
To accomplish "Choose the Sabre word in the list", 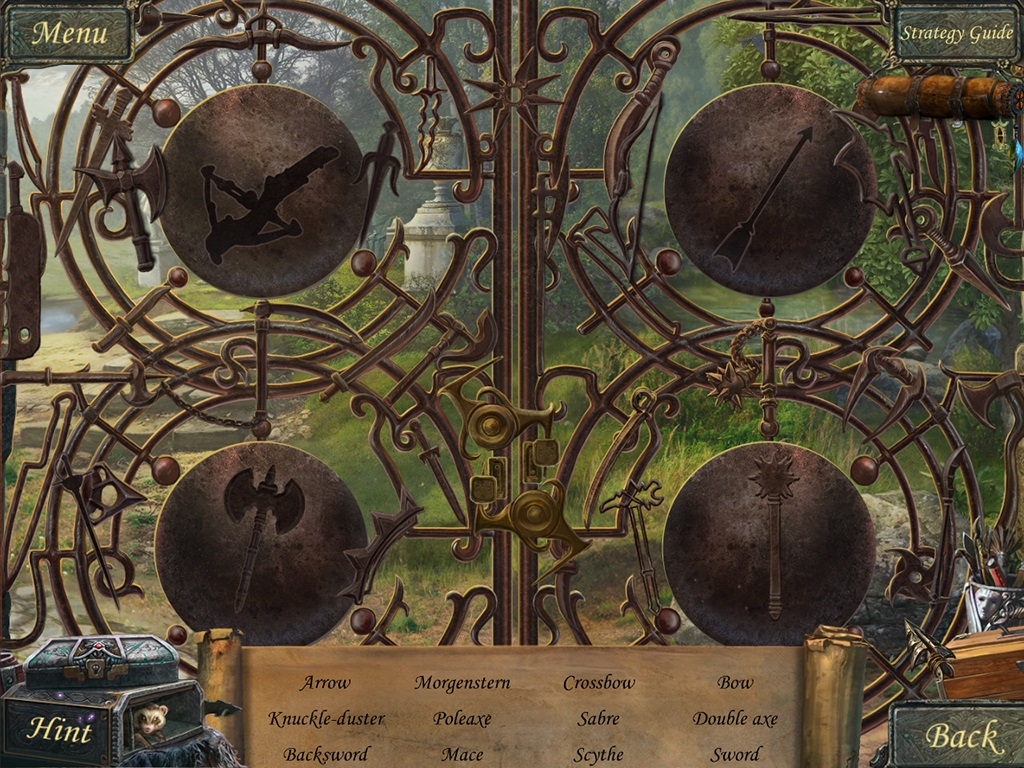I will pyautogui.click(x=598, y=718).
